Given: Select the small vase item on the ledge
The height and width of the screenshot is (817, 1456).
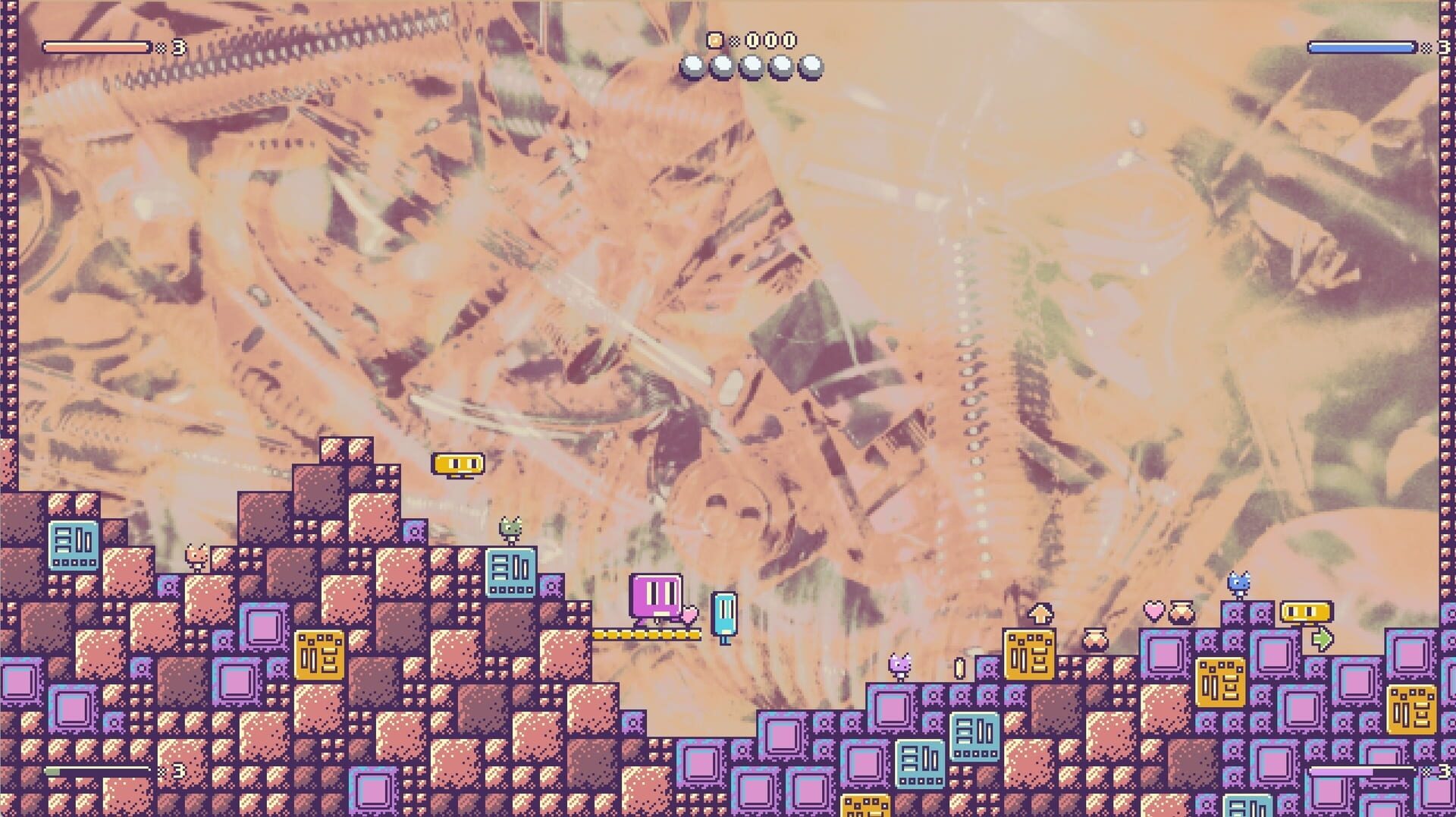Looking at the screenshot, I should [1095, 640].
